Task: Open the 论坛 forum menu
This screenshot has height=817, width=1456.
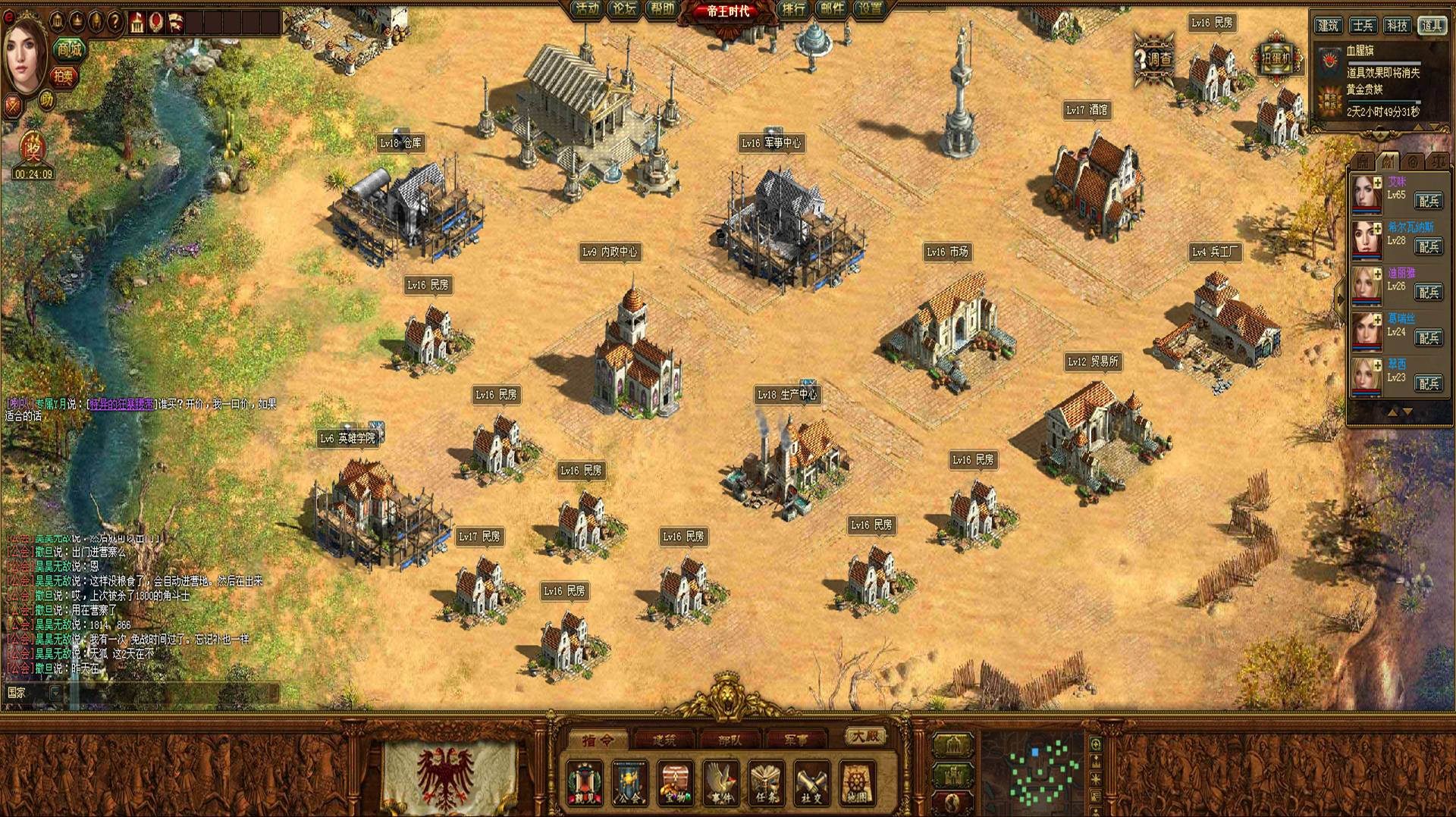Action: 625,9
